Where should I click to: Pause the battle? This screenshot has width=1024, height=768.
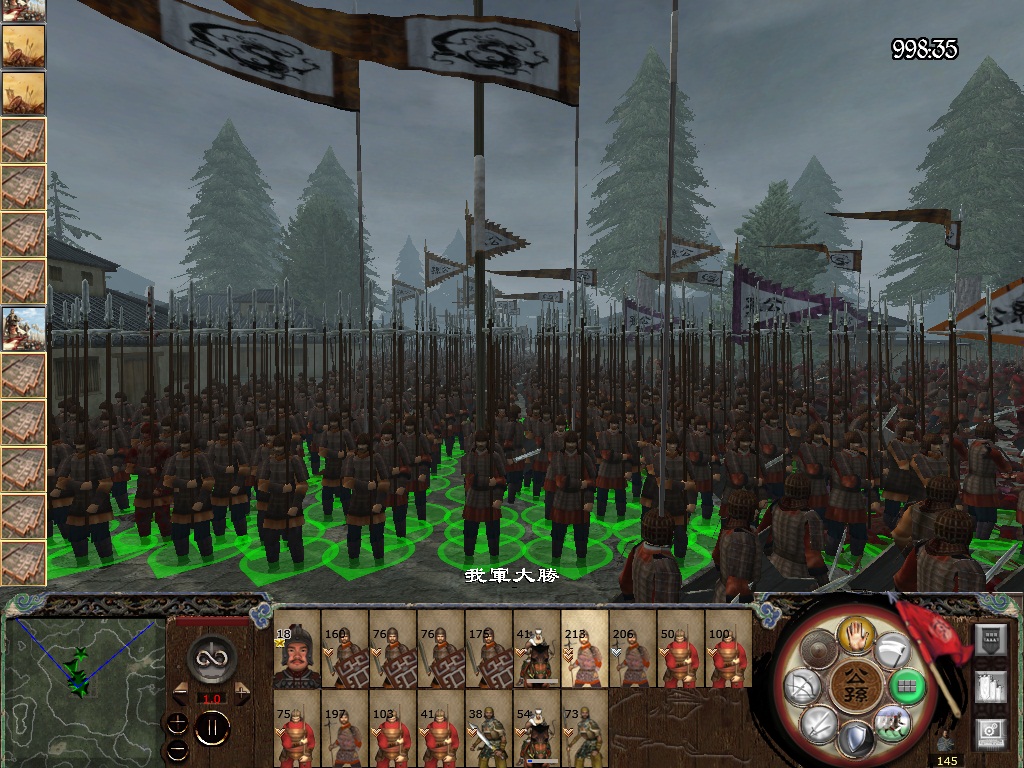212,729
